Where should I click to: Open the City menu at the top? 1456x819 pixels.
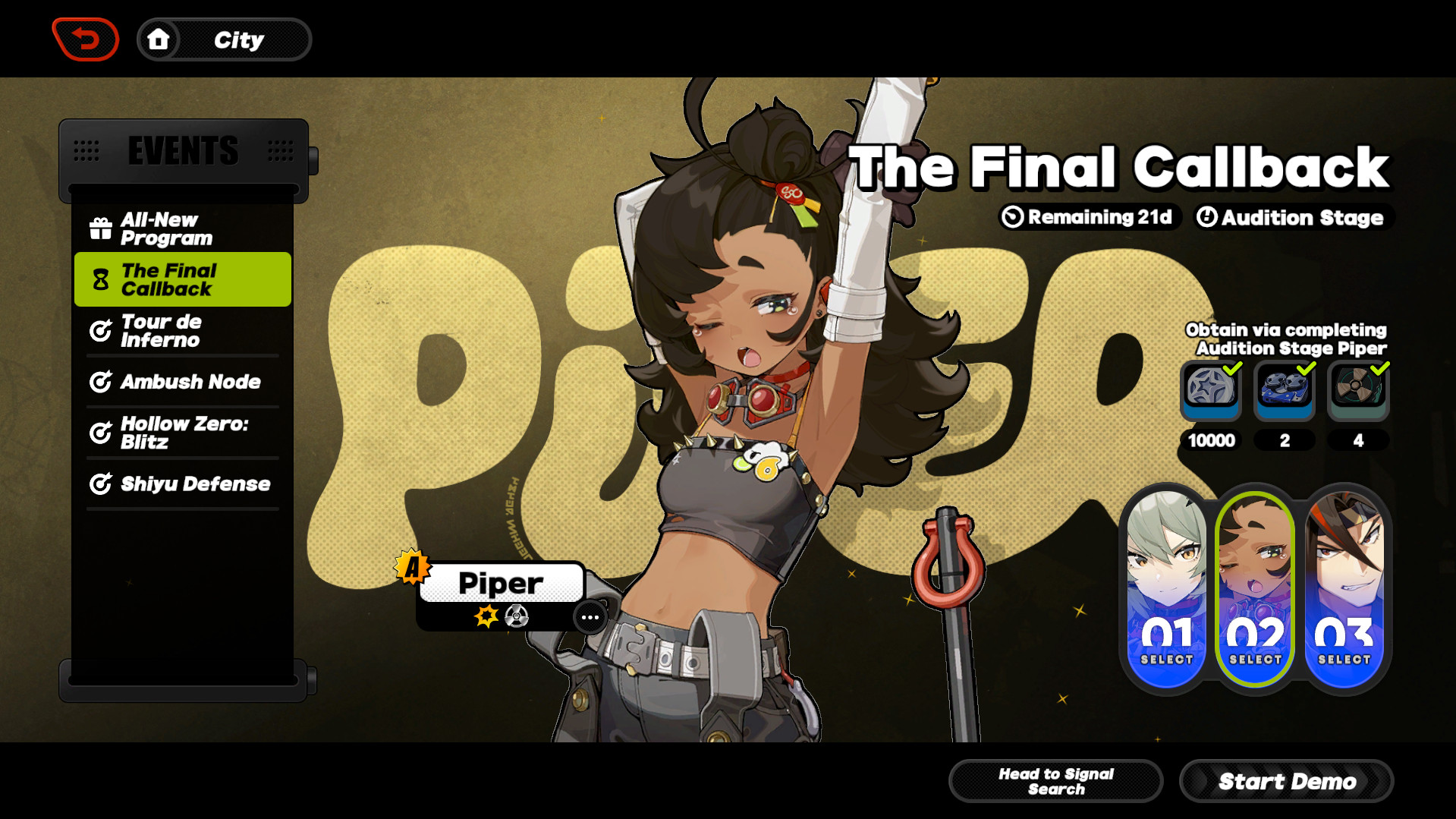tap(225, 39)
